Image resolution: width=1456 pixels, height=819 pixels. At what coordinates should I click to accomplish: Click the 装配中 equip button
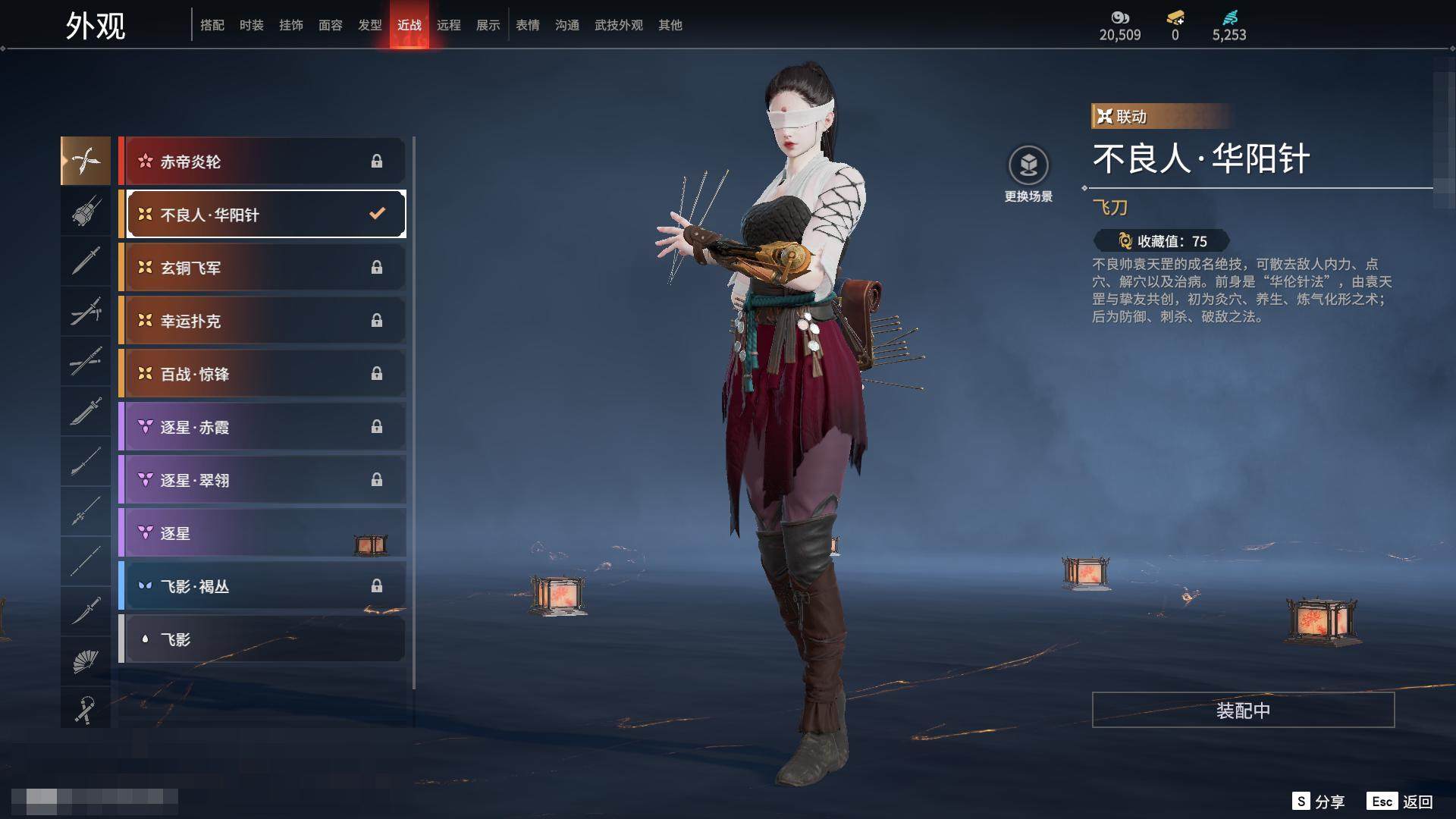coord(1243,711)
